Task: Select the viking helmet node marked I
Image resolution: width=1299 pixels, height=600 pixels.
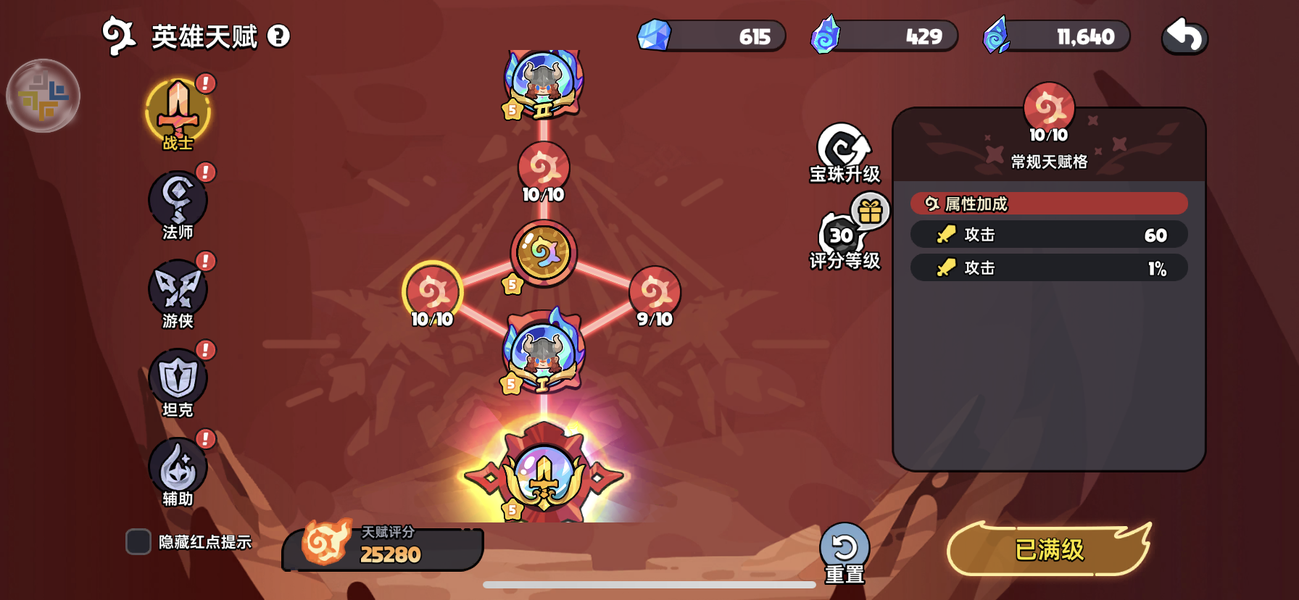Action: pos(543,352)
